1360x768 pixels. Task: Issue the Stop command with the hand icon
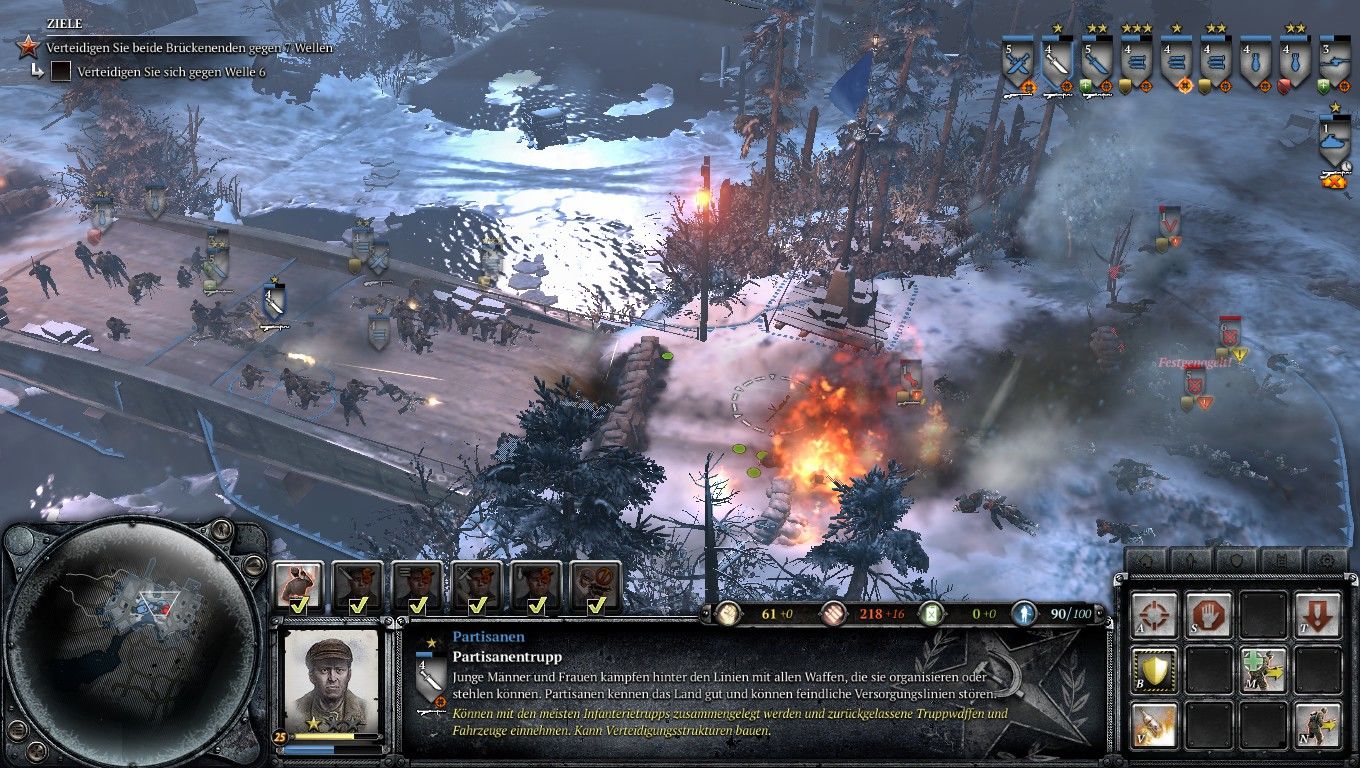click(x=1208, y=614)
